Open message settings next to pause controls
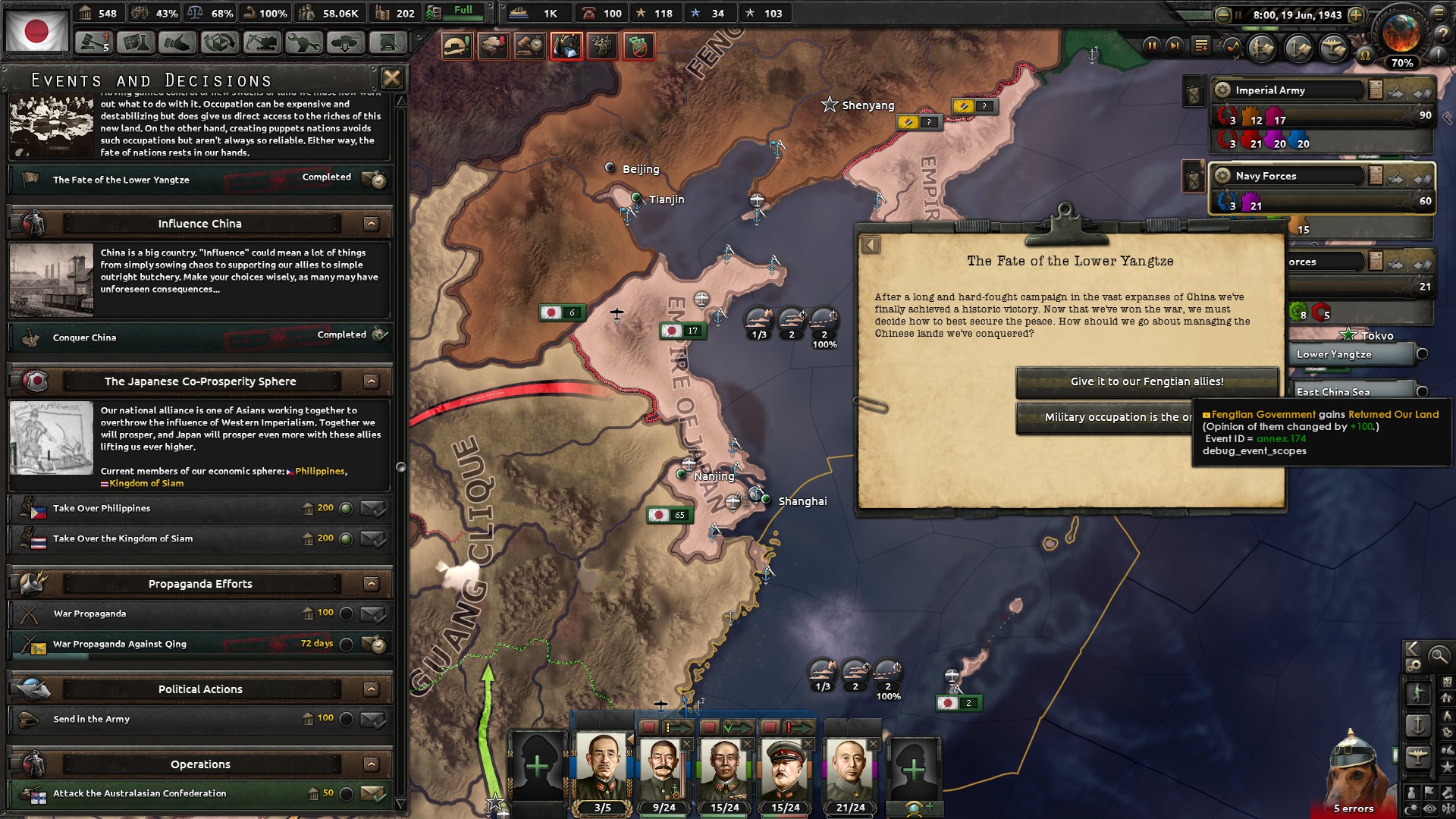The image size is (1456, 819). click(x=1201, y=46)
